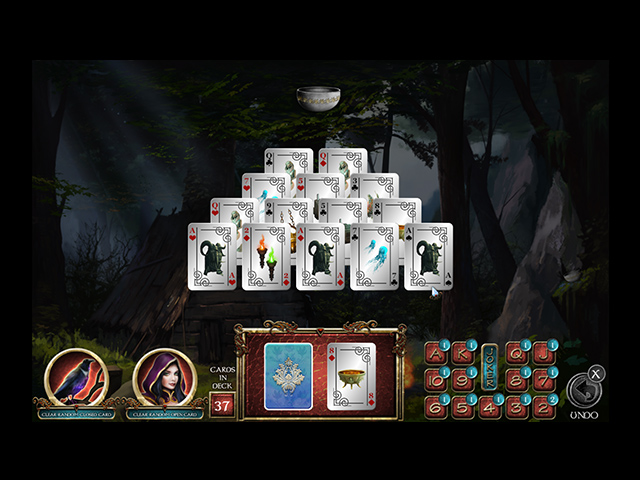Pick the two of diamonds torch card

point(267,257)
